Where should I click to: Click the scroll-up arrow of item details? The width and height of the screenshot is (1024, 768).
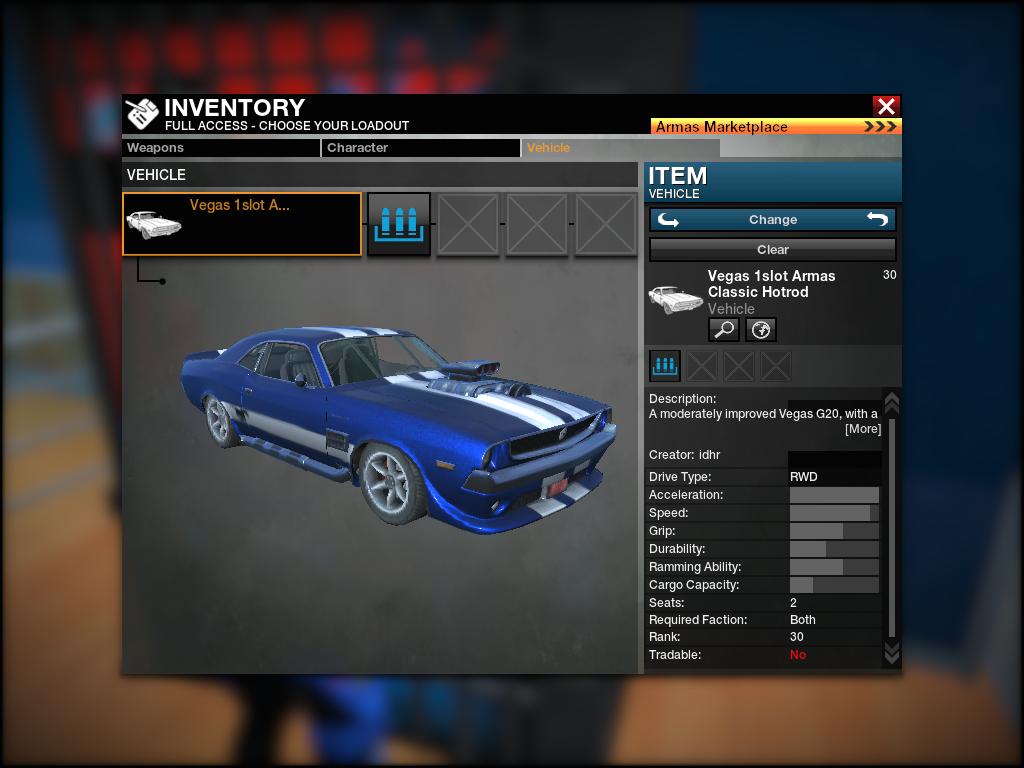(892, 402)
